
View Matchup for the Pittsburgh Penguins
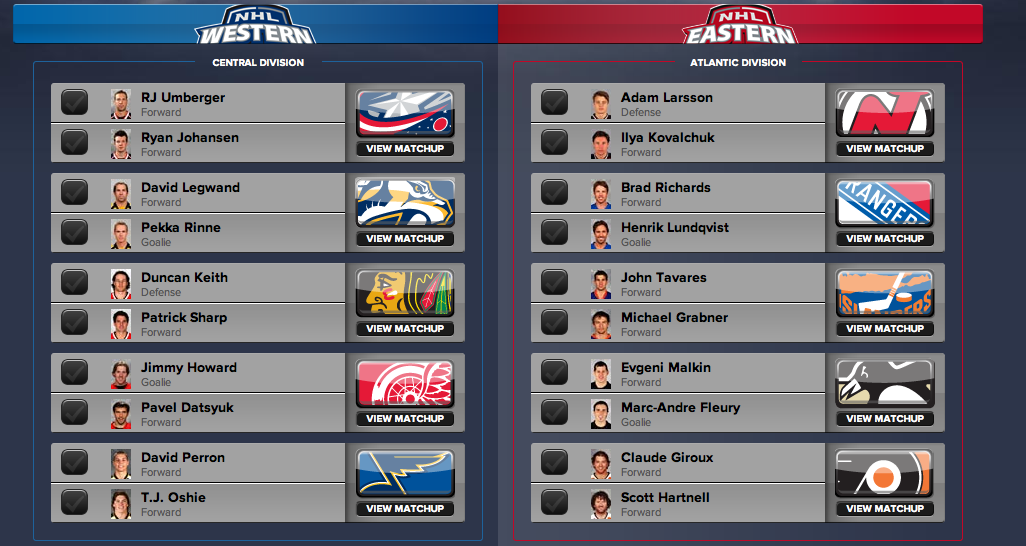tap(885, 419)
